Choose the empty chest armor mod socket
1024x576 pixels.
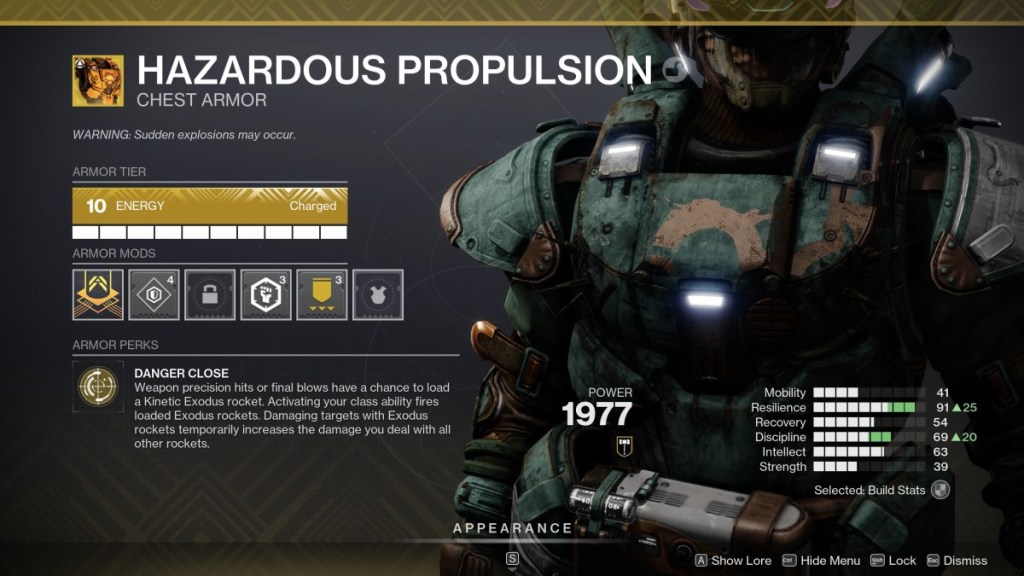[378, 294]
